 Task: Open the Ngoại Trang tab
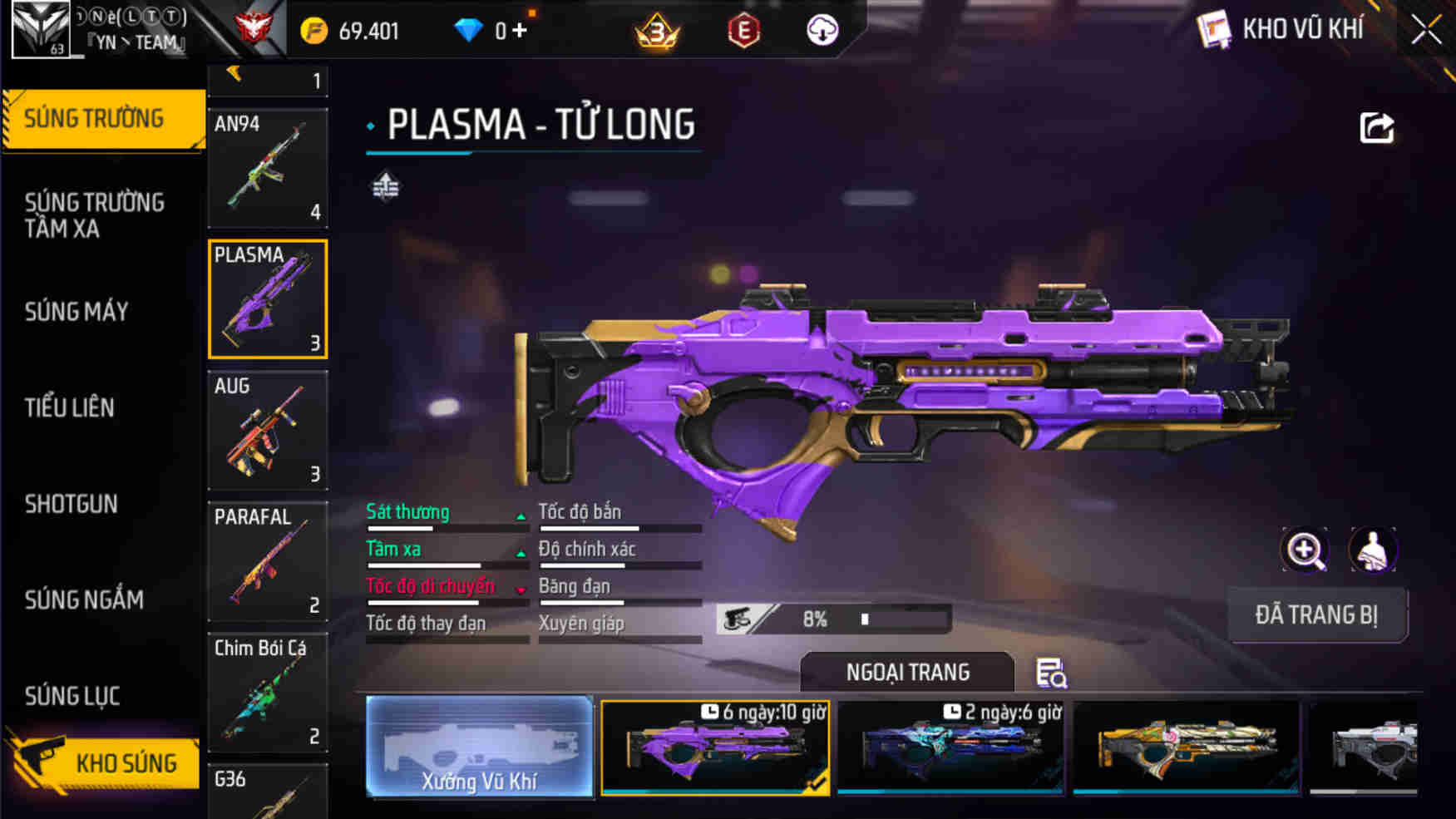[x=907, y=672]
